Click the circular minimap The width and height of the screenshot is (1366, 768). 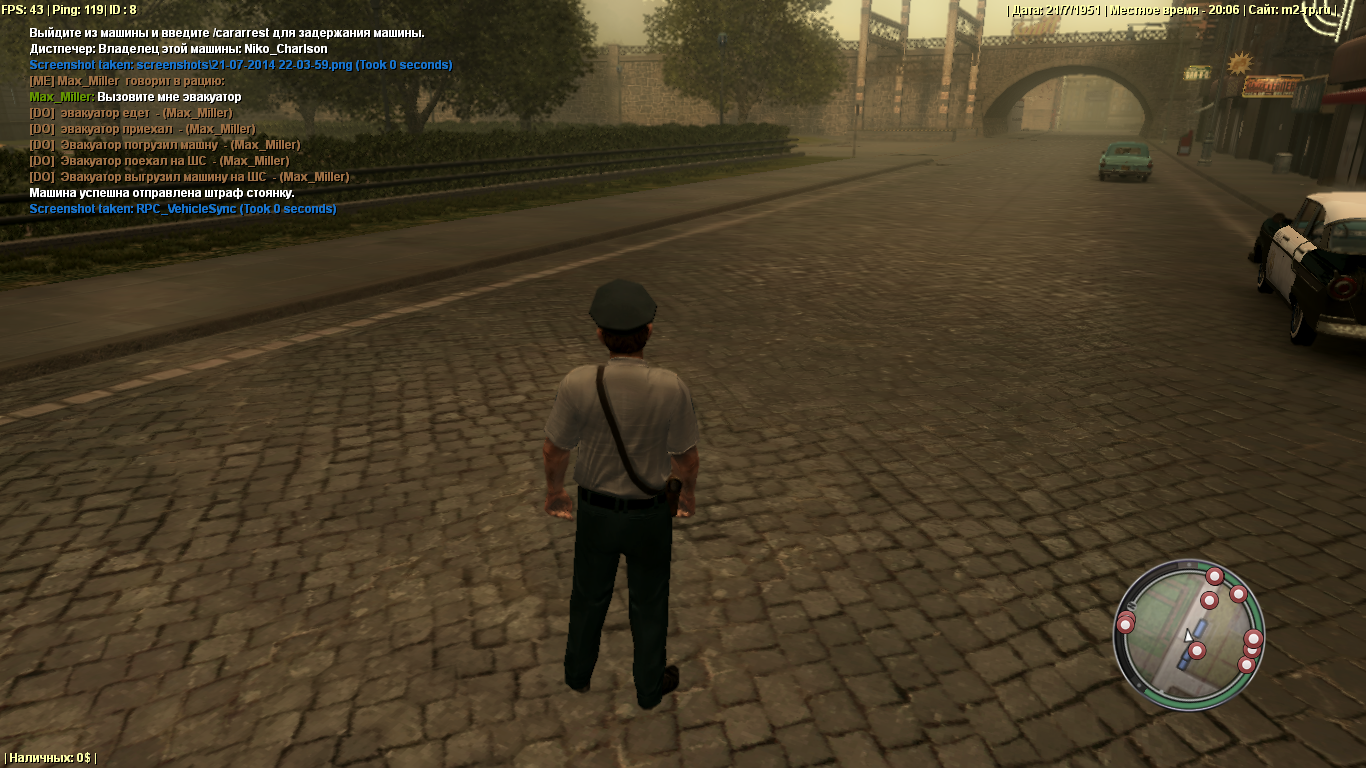[x=1188, y=634]
